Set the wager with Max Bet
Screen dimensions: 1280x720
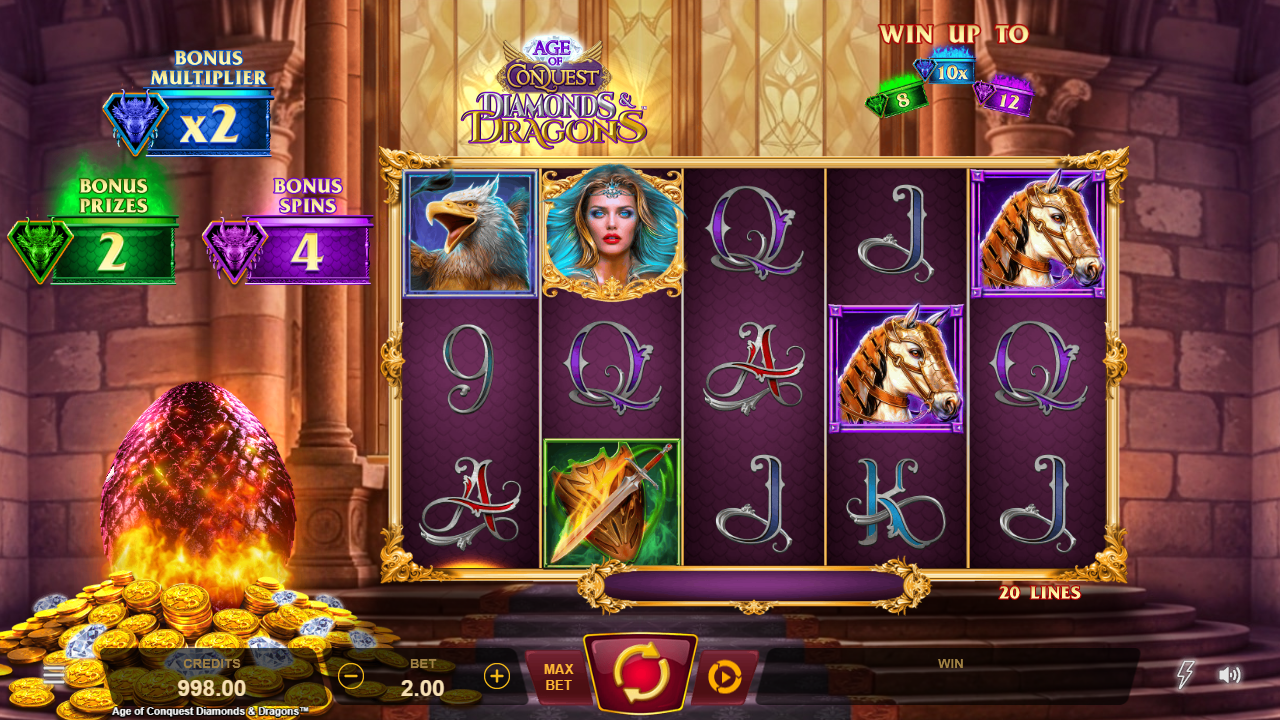click(558, 677)
